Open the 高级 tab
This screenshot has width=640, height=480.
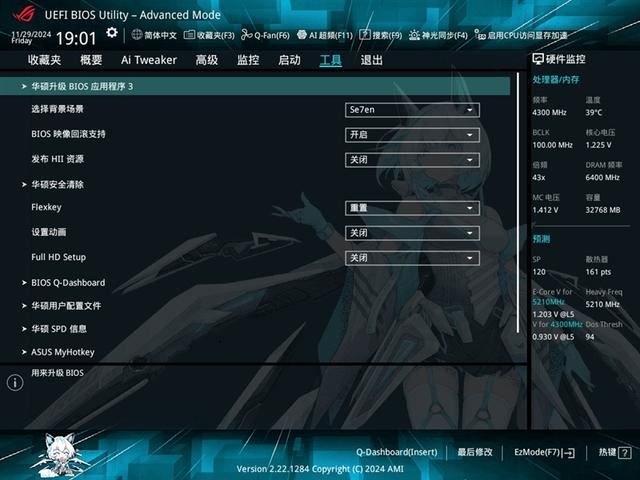[207, 60]
